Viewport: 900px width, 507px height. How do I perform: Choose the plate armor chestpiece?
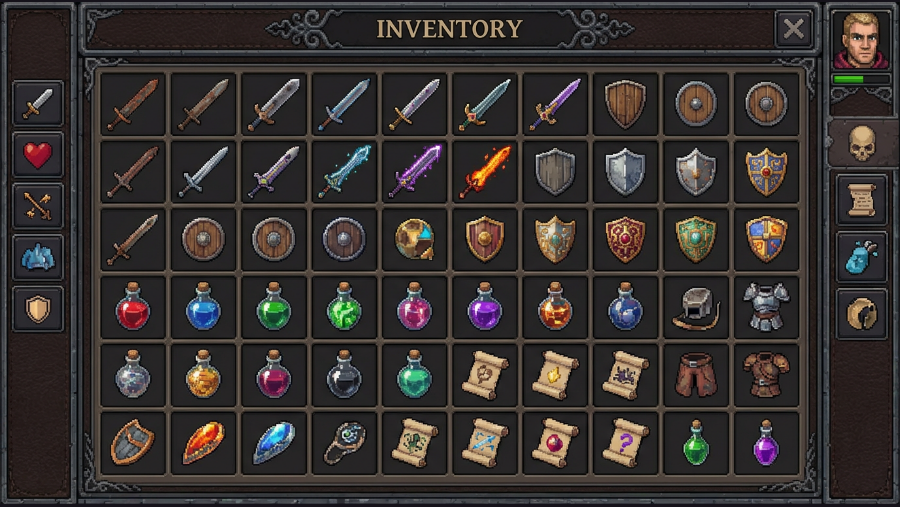[765, 306]
